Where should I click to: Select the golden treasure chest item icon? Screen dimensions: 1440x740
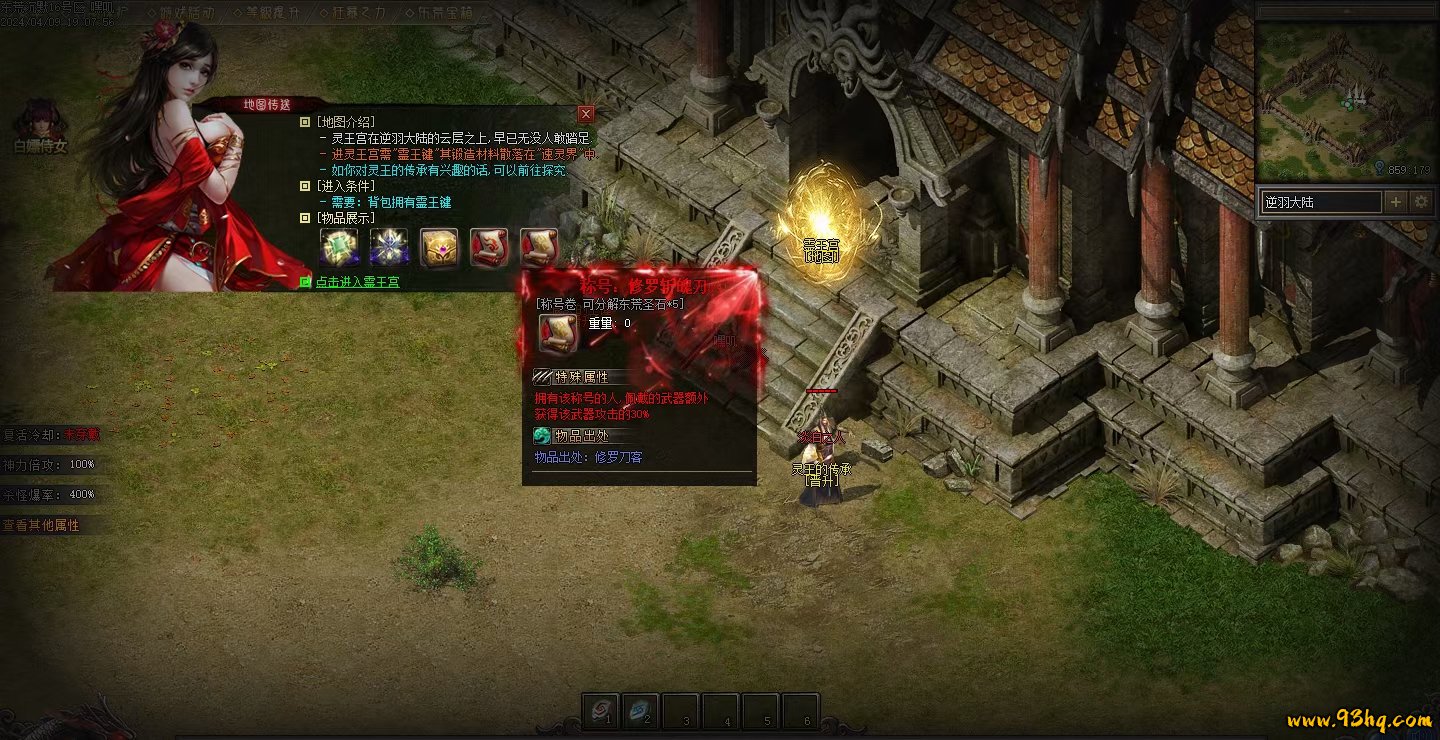[439, 247]
